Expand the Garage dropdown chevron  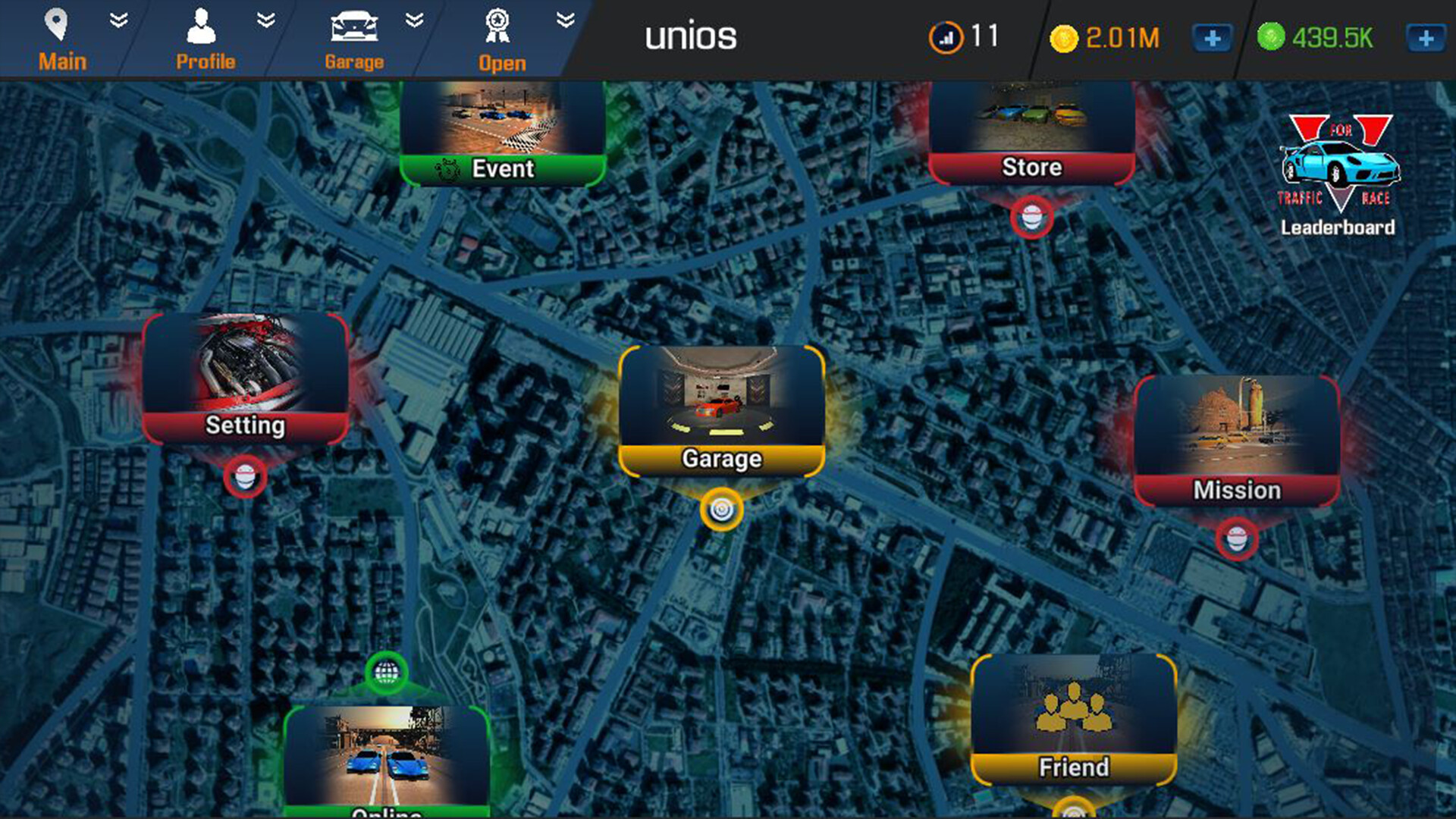pos(413,20)
